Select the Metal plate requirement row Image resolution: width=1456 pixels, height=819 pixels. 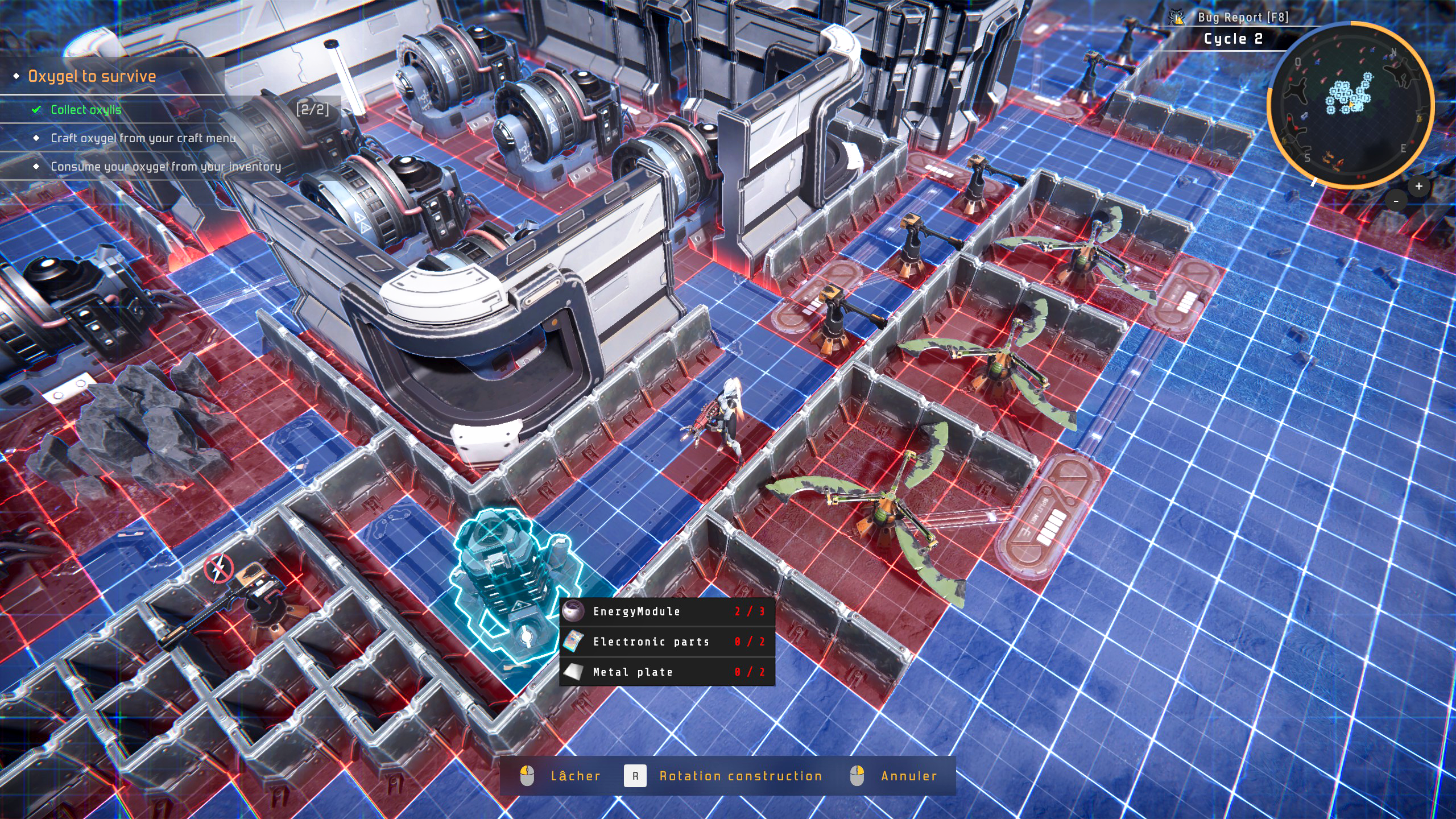(x=667, y=672)
